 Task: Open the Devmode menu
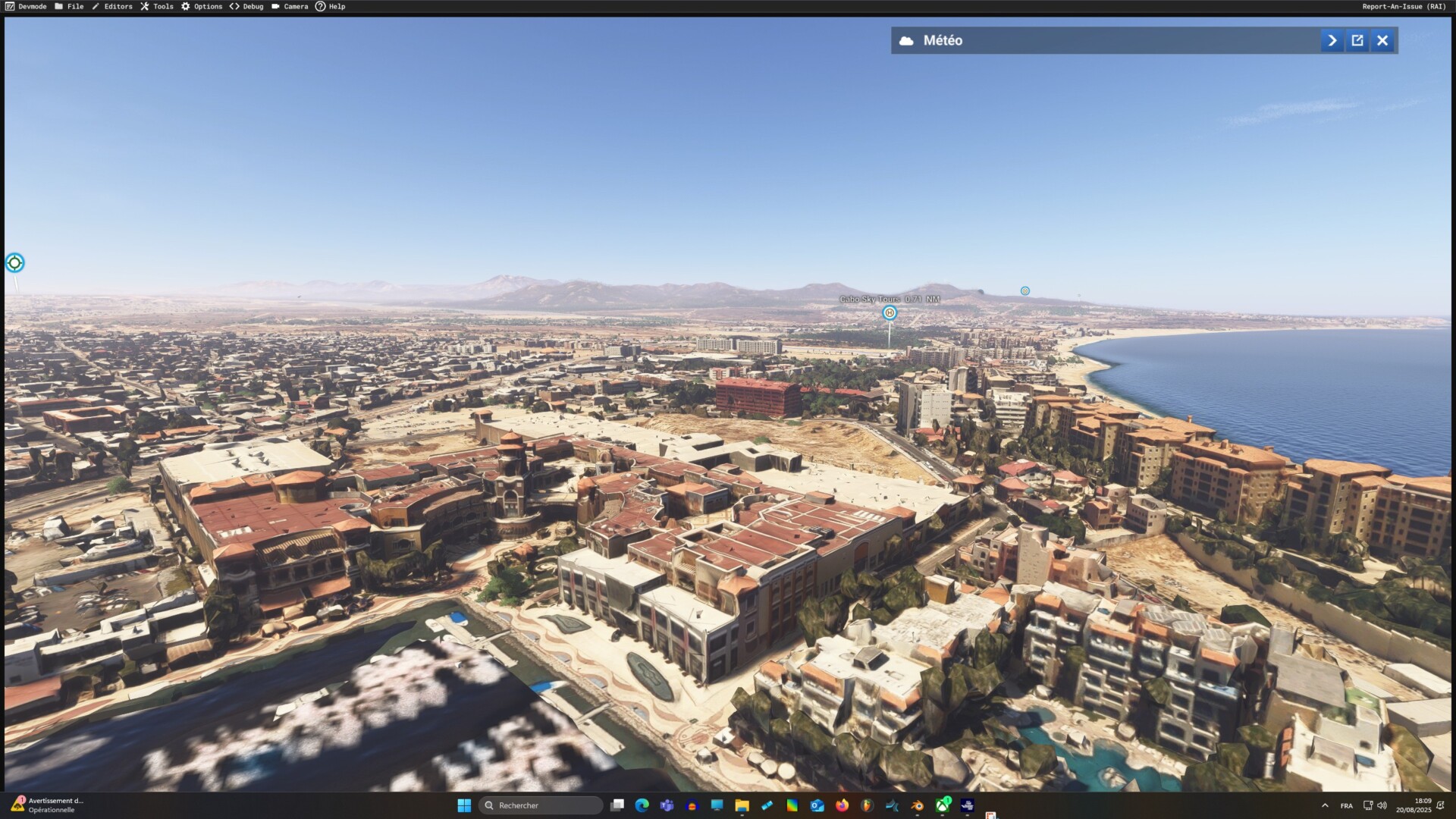click(x=27, y=7)
